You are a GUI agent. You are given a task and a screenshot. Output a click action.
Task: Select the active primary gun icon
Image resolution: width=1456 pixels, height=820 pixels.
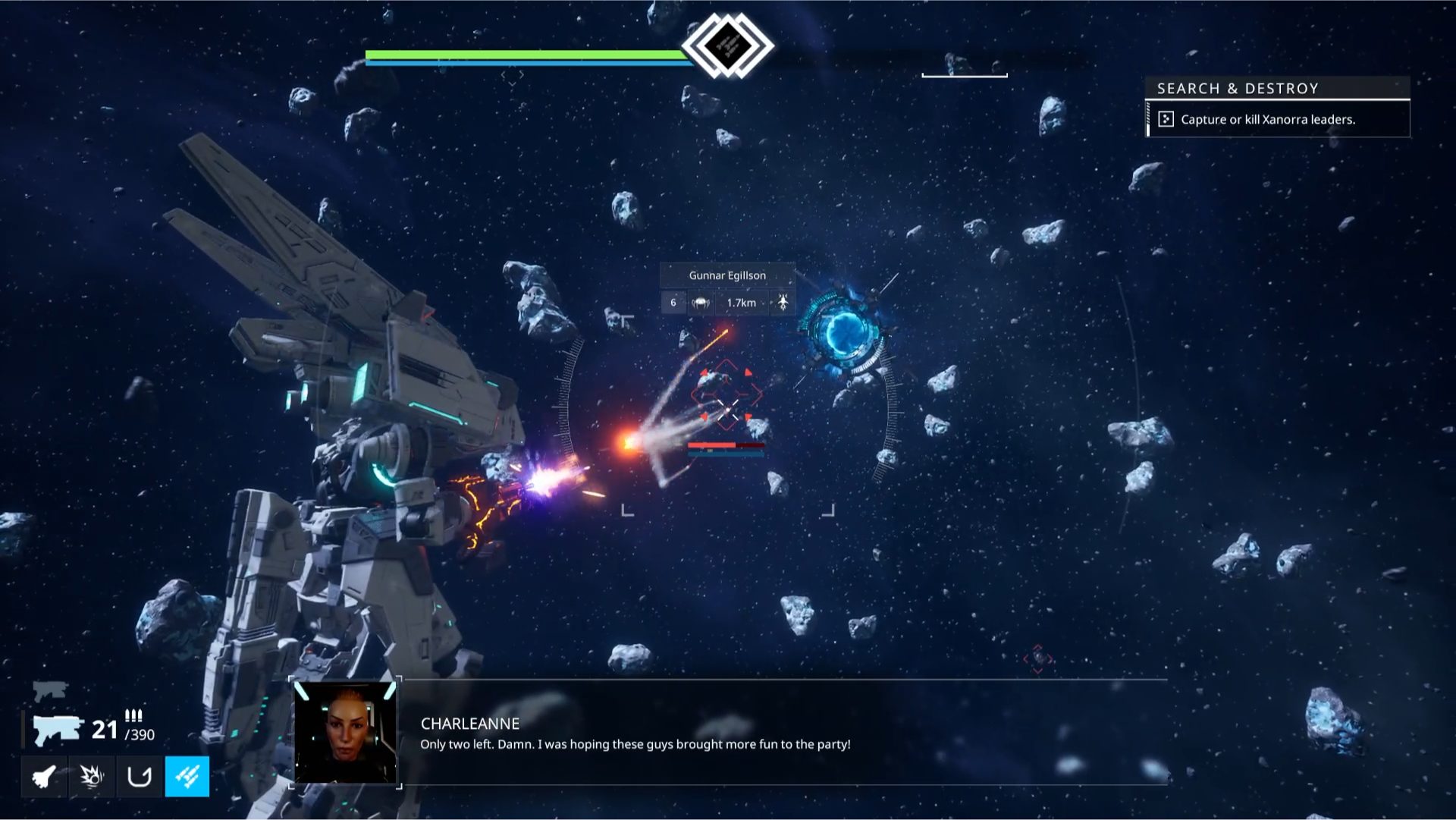point(57,730)
